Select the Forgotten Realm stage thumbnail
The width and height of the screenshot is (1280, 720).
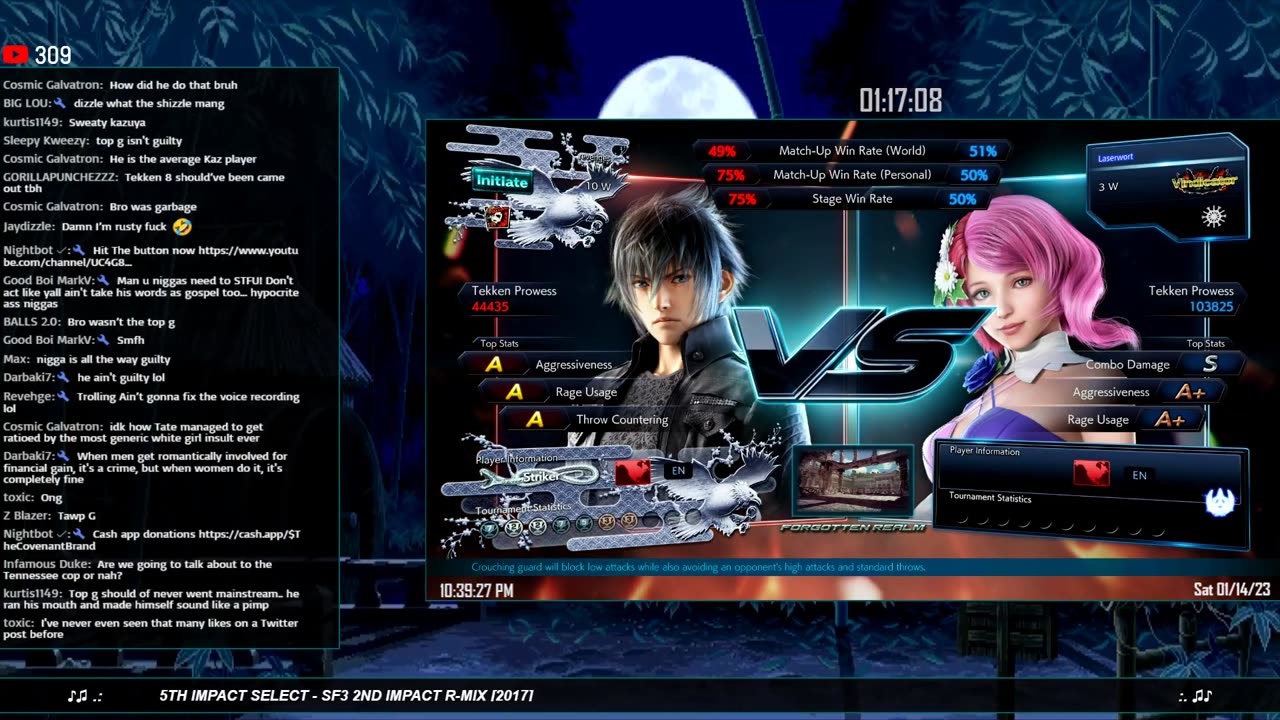tap(852, 482)
